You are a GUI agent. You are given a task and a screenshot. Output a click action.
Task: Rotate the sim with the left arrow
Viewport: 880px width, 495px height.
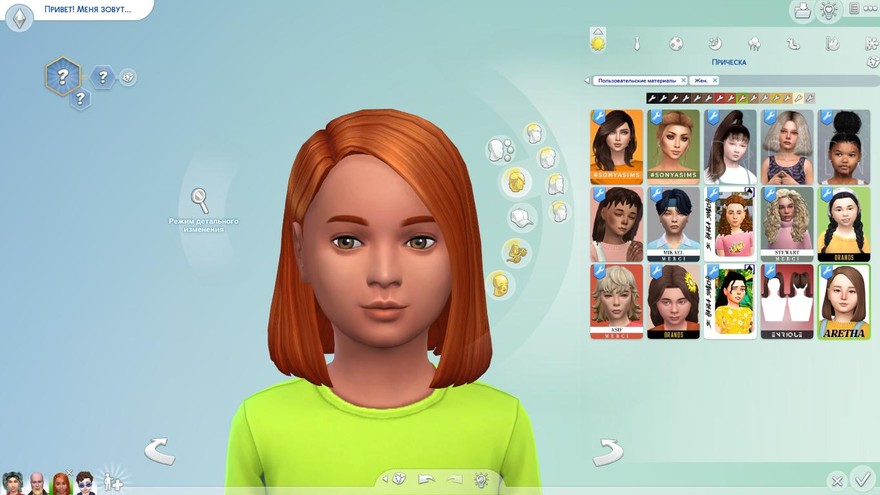click(159, 451)
